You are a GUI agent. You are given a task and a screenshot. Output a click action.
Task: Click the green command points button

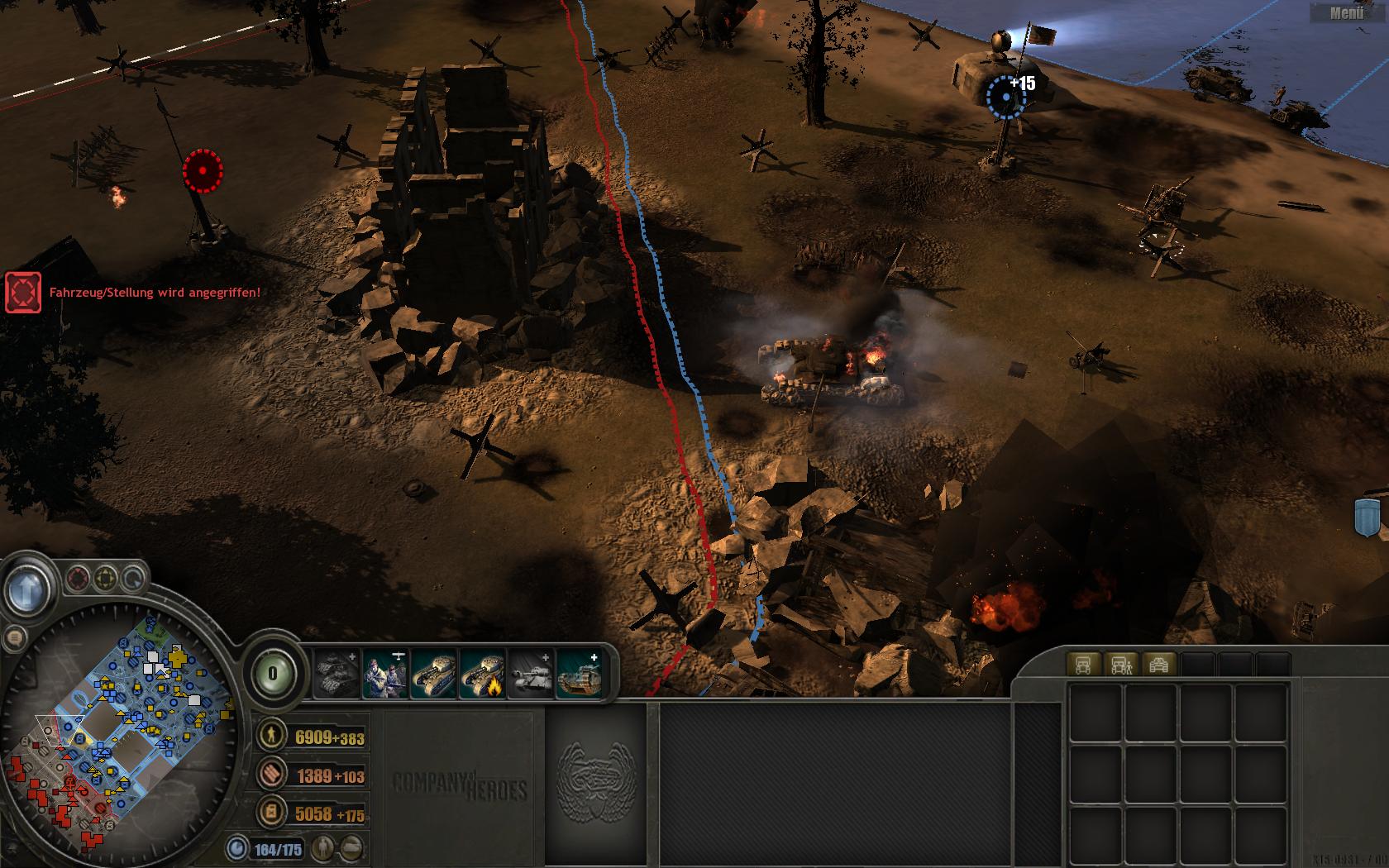tap(272, 674)
